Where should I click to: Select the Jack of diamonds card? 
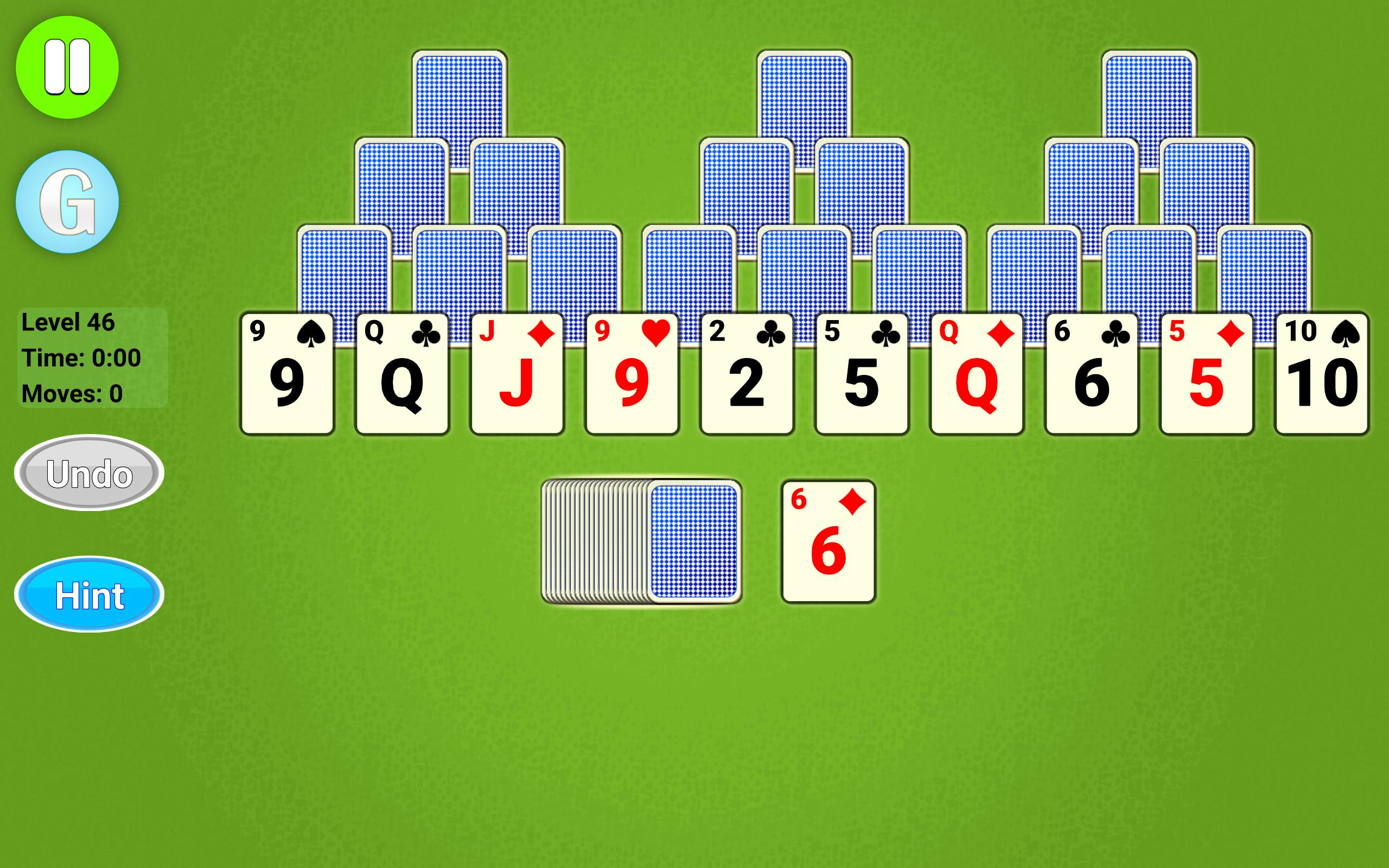coord(517,373)
